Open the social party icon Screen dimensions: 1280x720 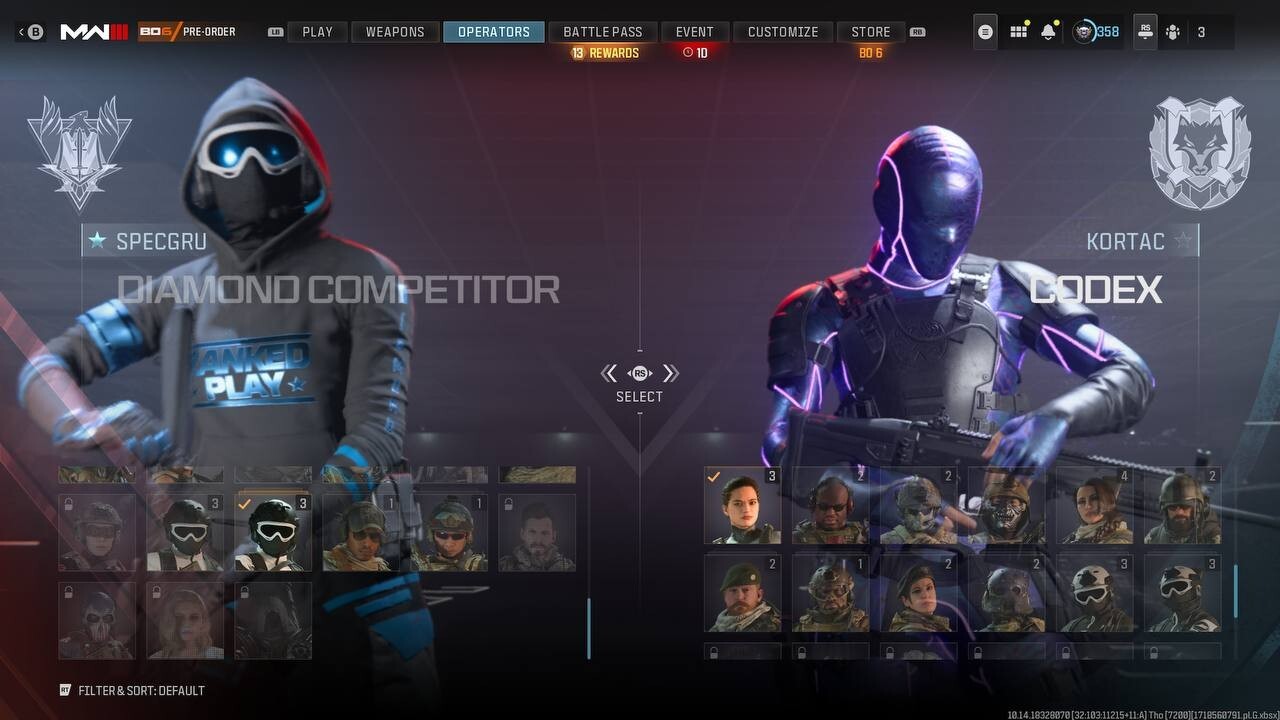point(1173,32)
